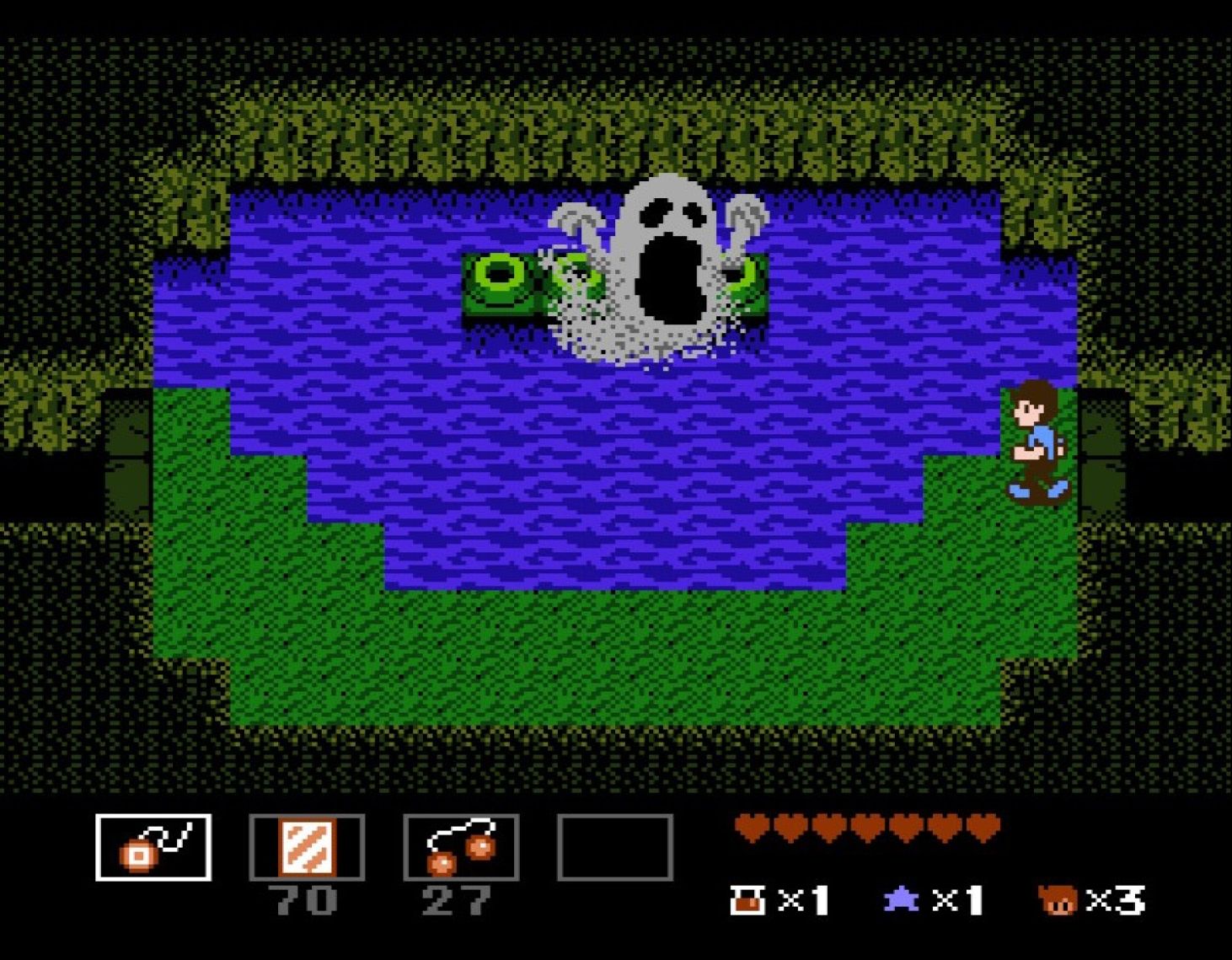This screenshot has height=960, width=1232.
Task: Open the empty fourth inventory slot
Action: pyautogui.click(x=615, y=847)
